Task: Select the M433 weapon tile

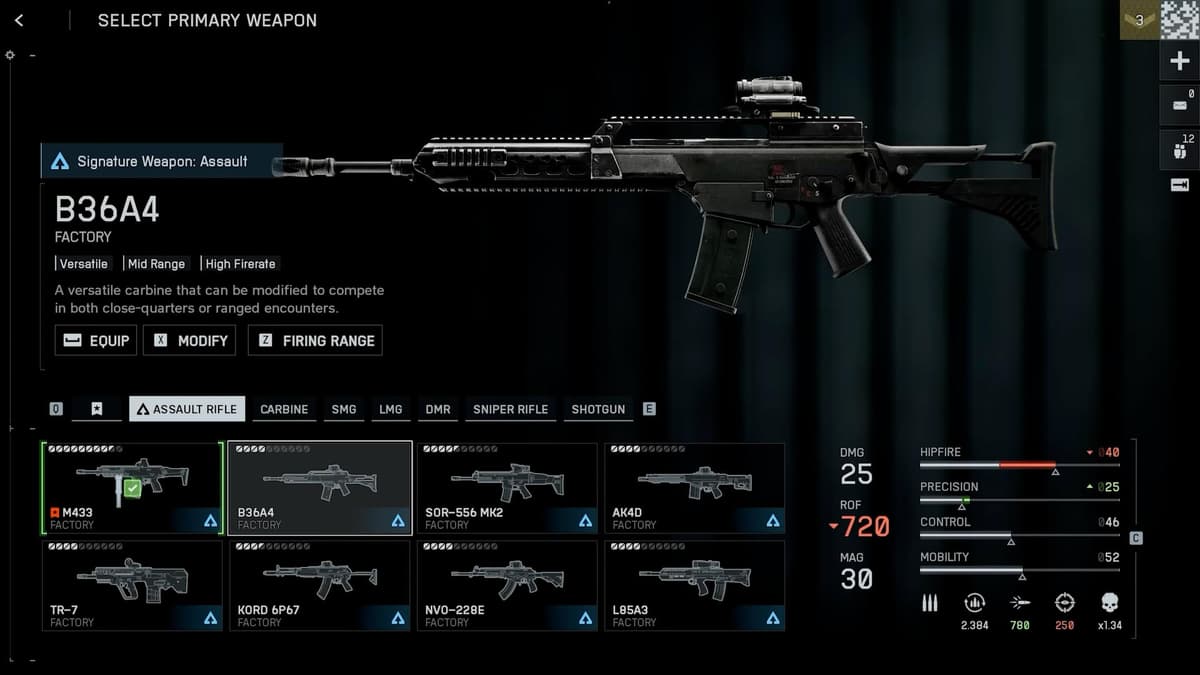Action: 132,487
